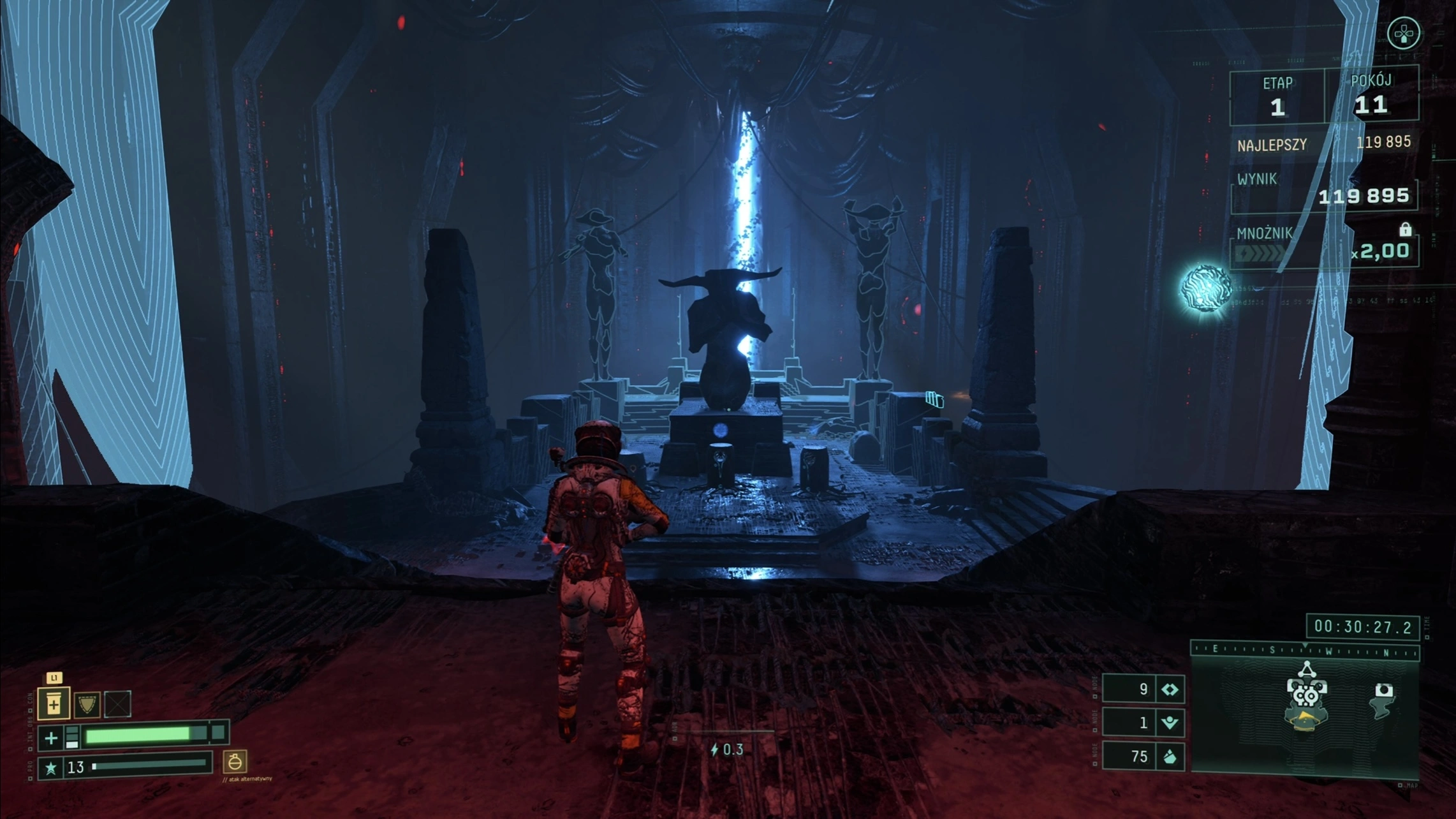
Task: Click the camera-shaped marker on the minimap
Action: (1383, 690)
